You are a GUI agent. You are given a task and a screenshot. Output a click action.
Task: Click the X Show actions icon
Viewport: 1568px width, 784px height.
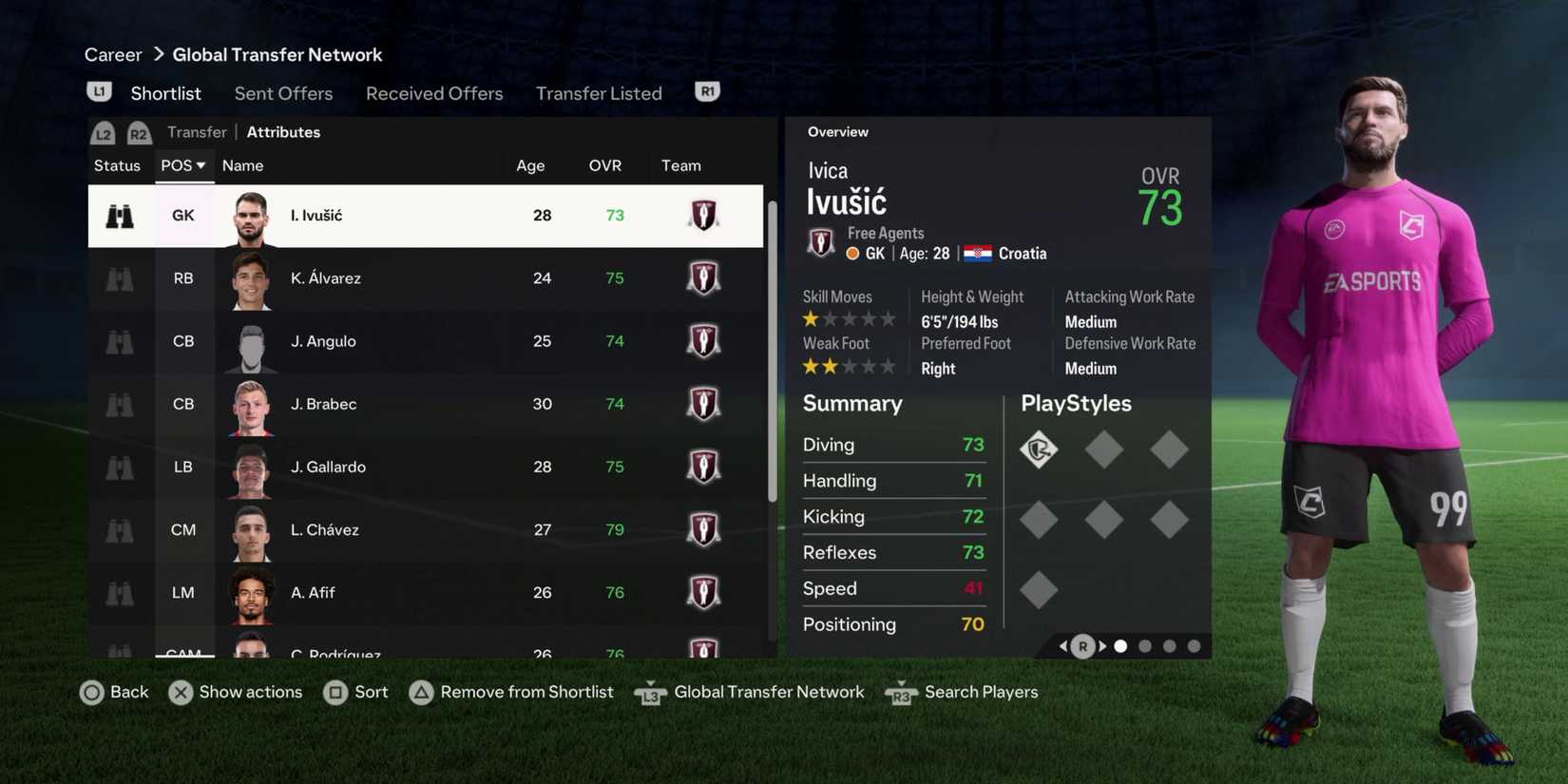181,692
